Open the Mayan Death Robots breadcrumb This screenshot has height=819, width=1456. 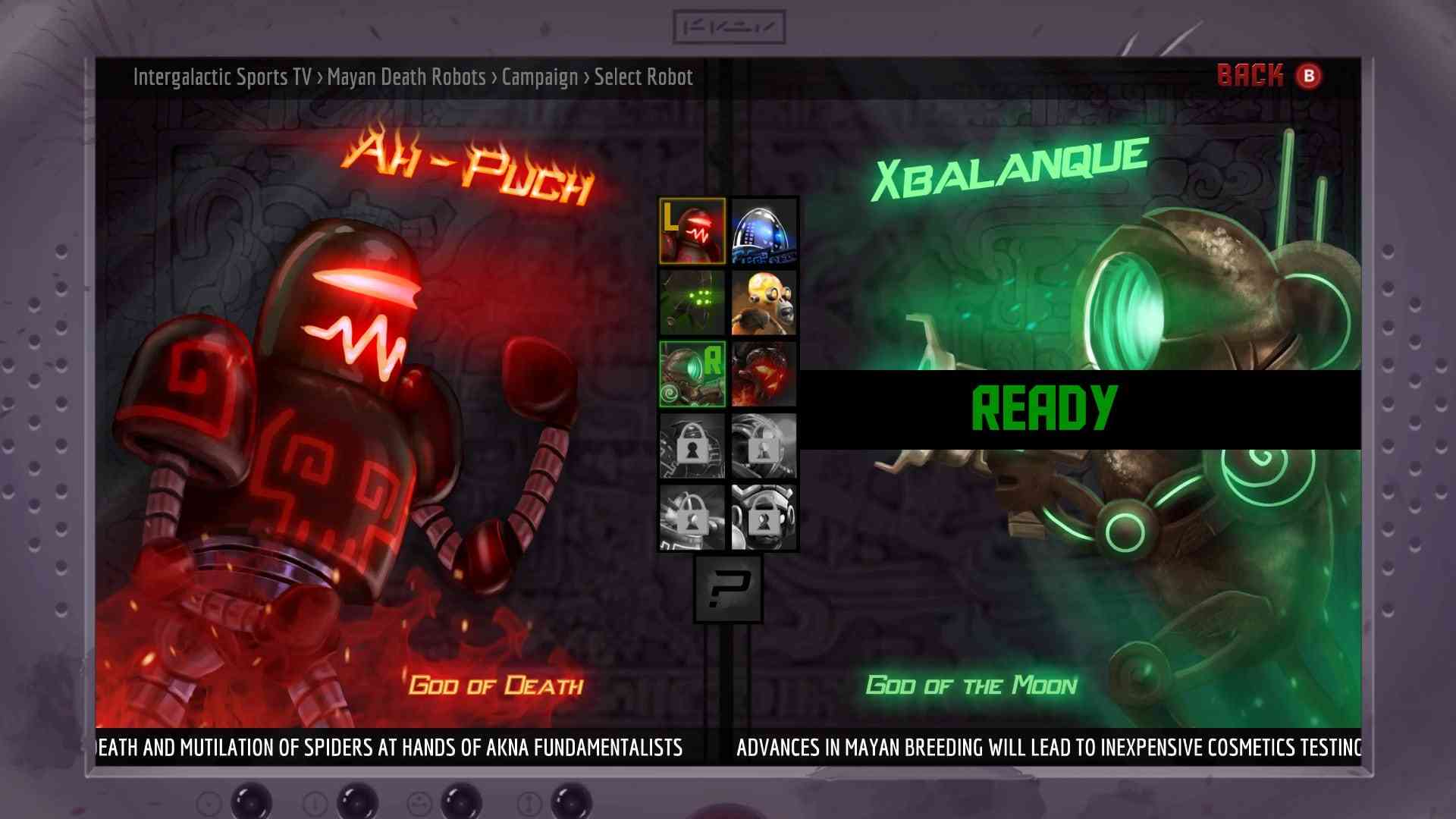(406, 77)
